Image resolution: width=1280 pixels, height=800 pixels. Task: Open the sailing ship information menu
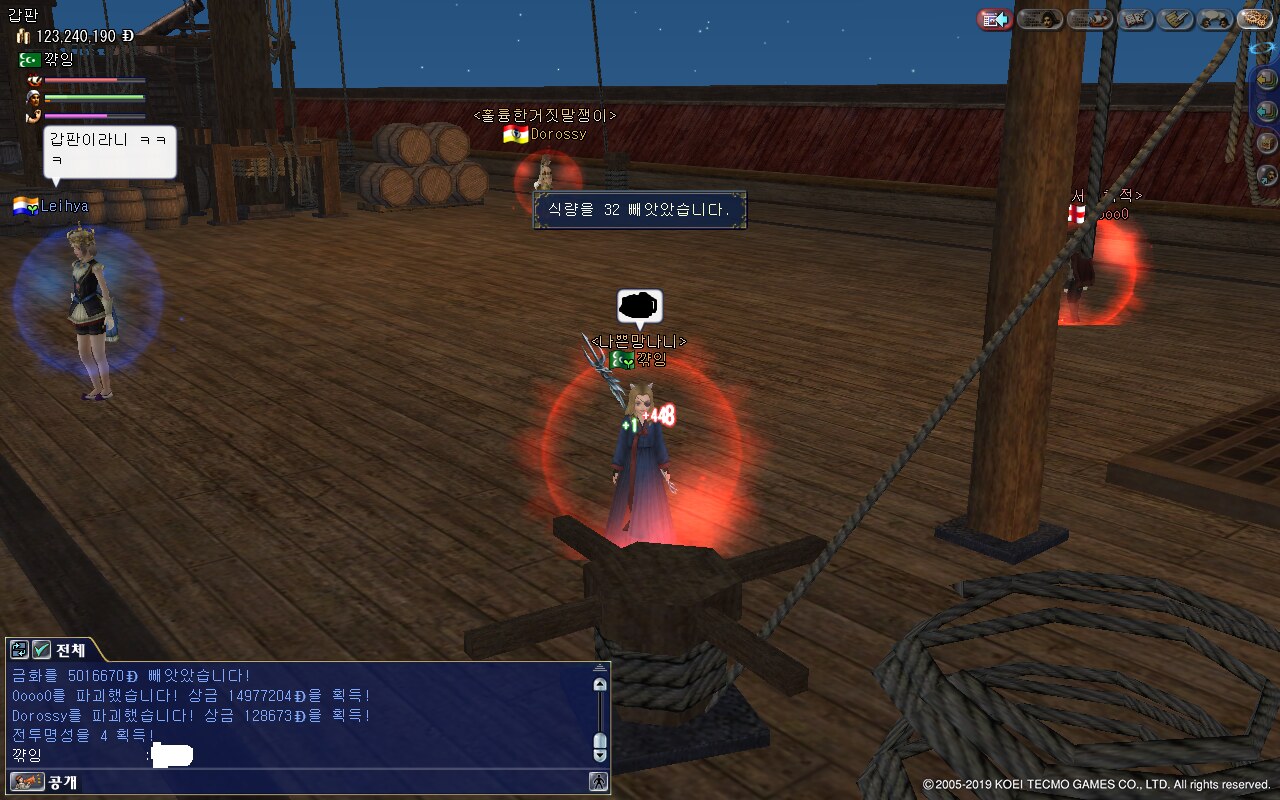[1090, 19]
